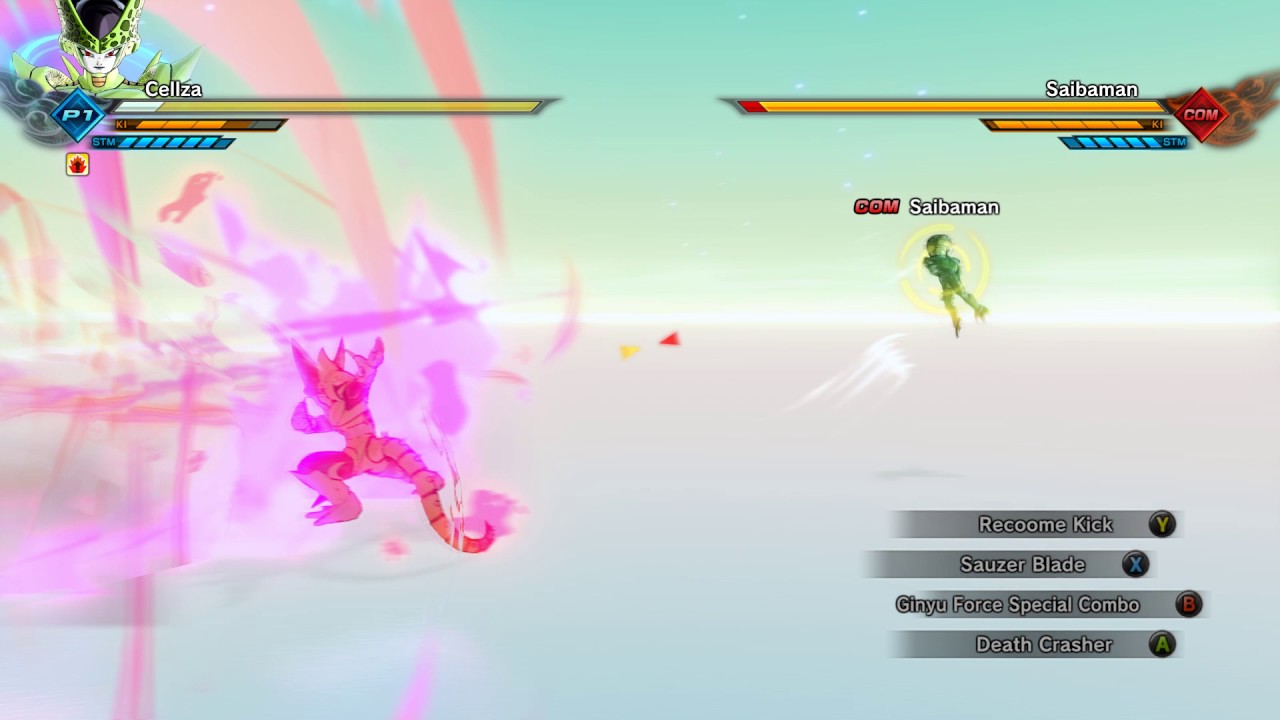Click the red flame buff icon
This screenshot has width=1280, height=720.
point(78,164)
